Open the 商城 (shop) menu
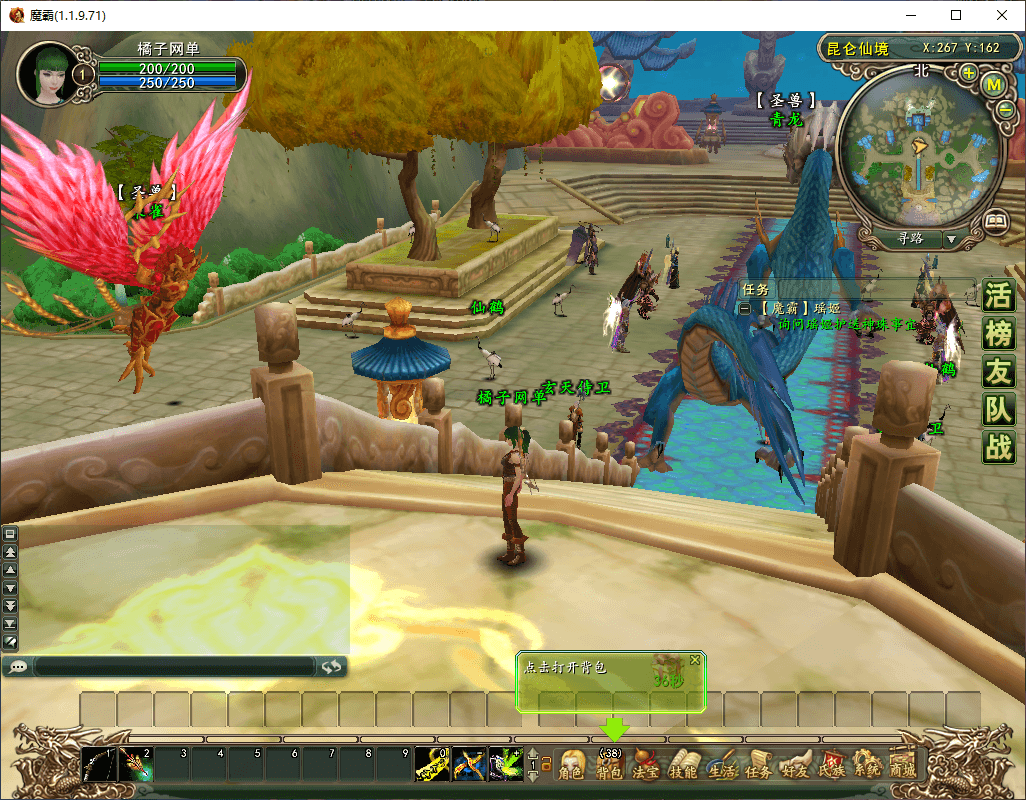The image size is (1026, 800). (902, 765)
